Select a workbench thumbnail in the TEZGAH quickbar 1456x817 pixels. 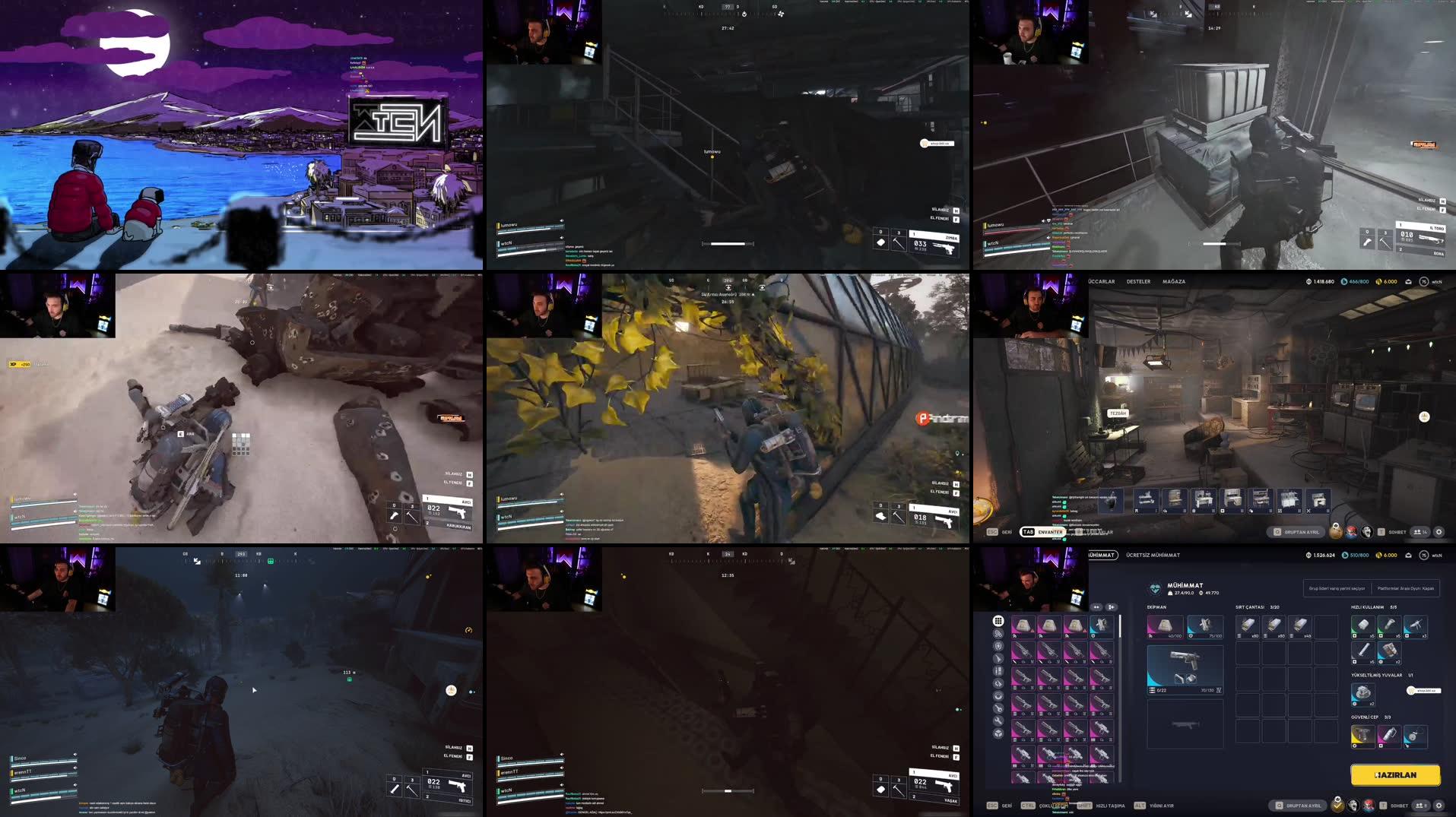1202,500
